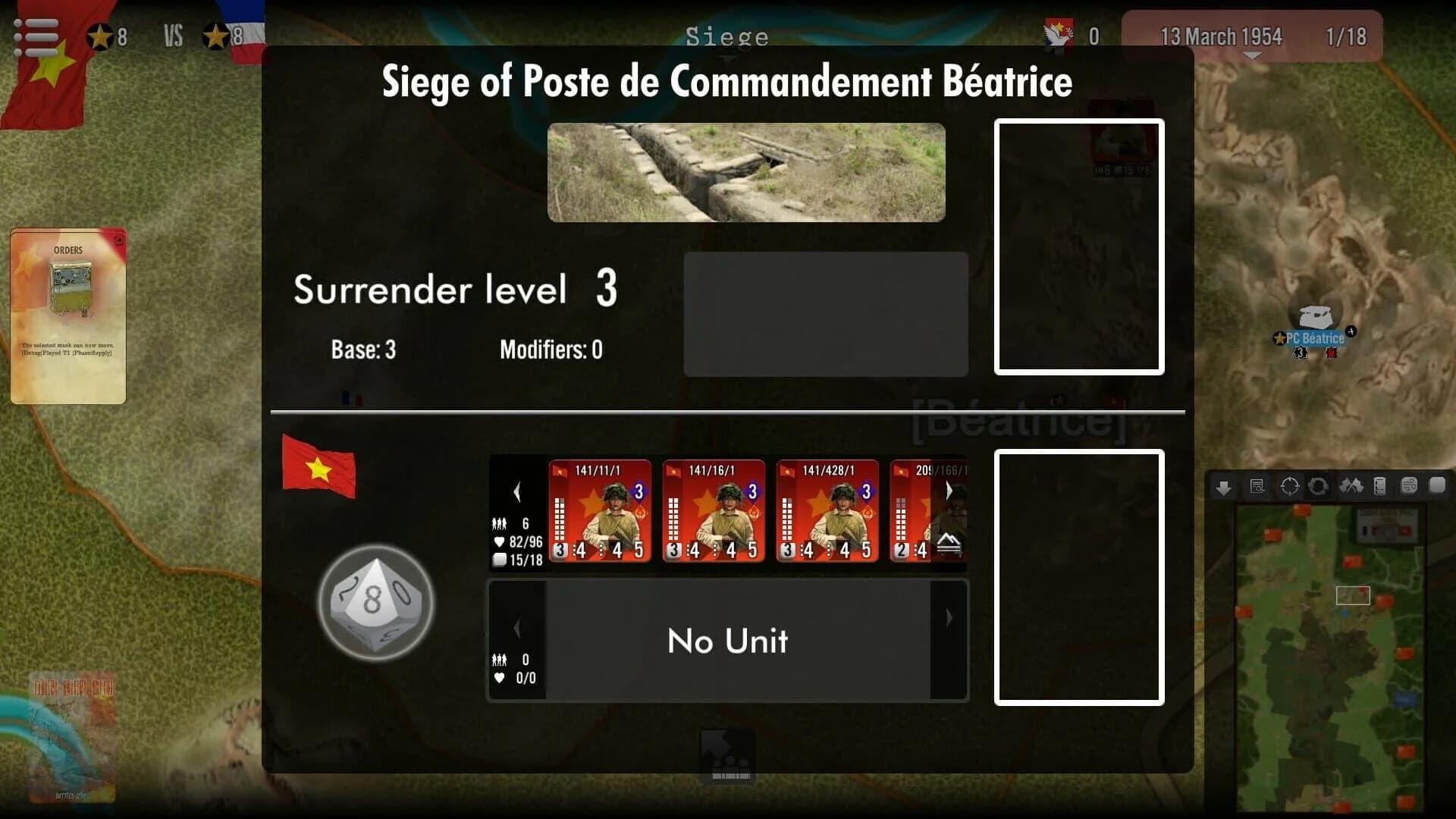This screenshot has height=819, width=1456.
Task: Click the circular refresh icon above the minimap
Action: tap(1319, 486)
